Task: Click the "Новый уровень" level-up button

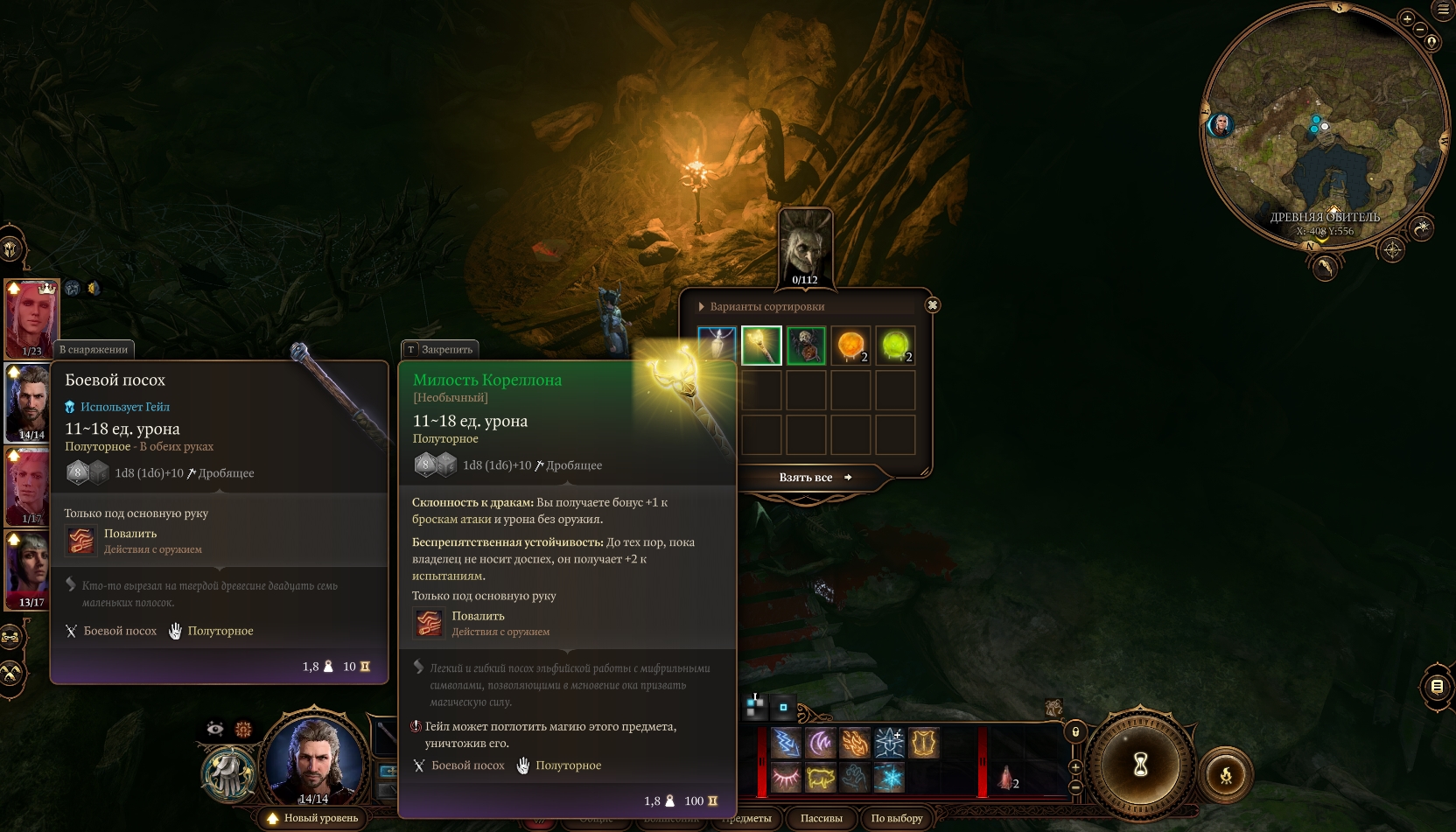Action: pos(313,818)
